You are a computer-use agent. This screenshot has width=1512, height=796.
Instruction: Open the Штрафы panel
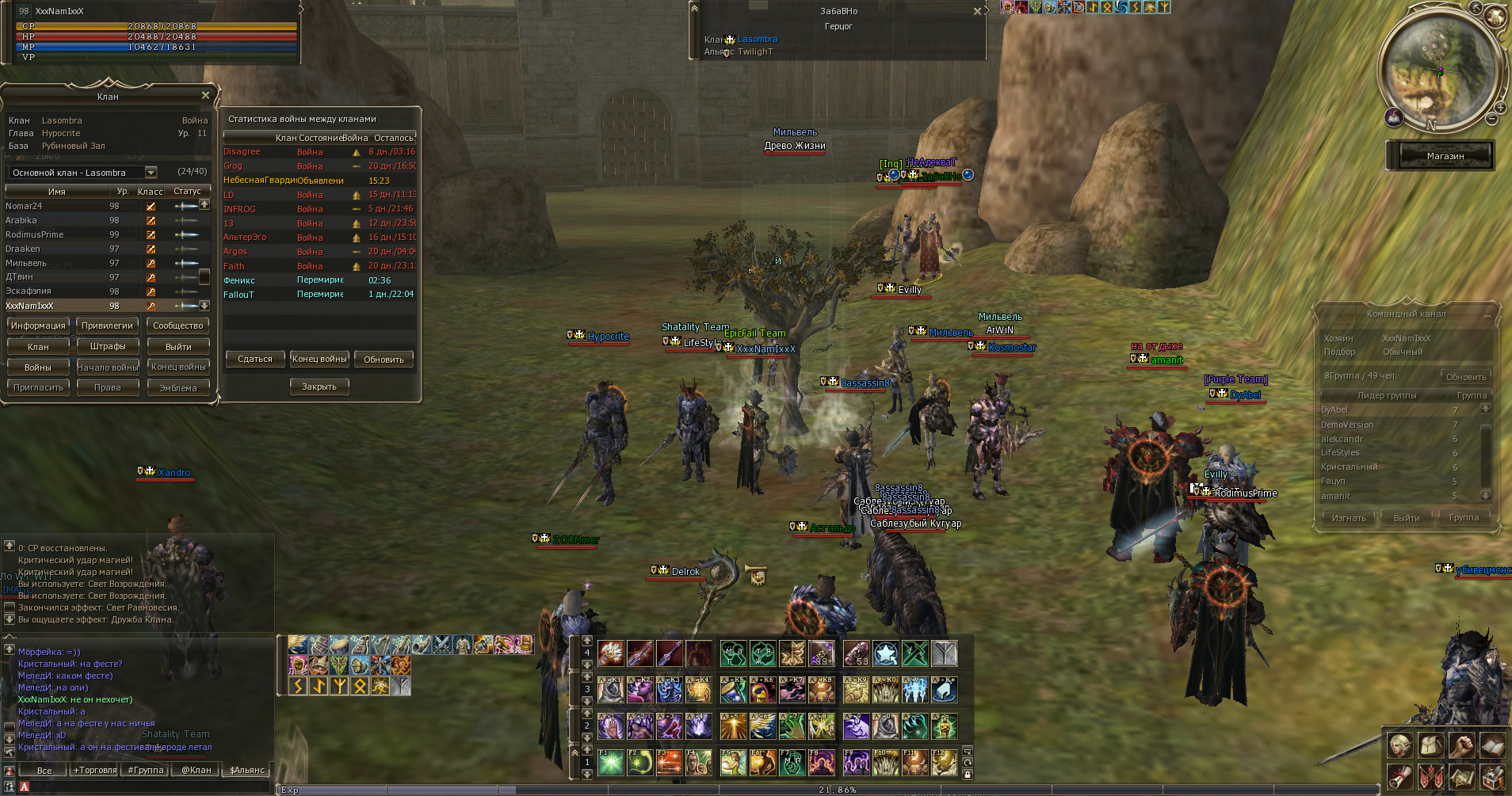(x=107, y=346)
